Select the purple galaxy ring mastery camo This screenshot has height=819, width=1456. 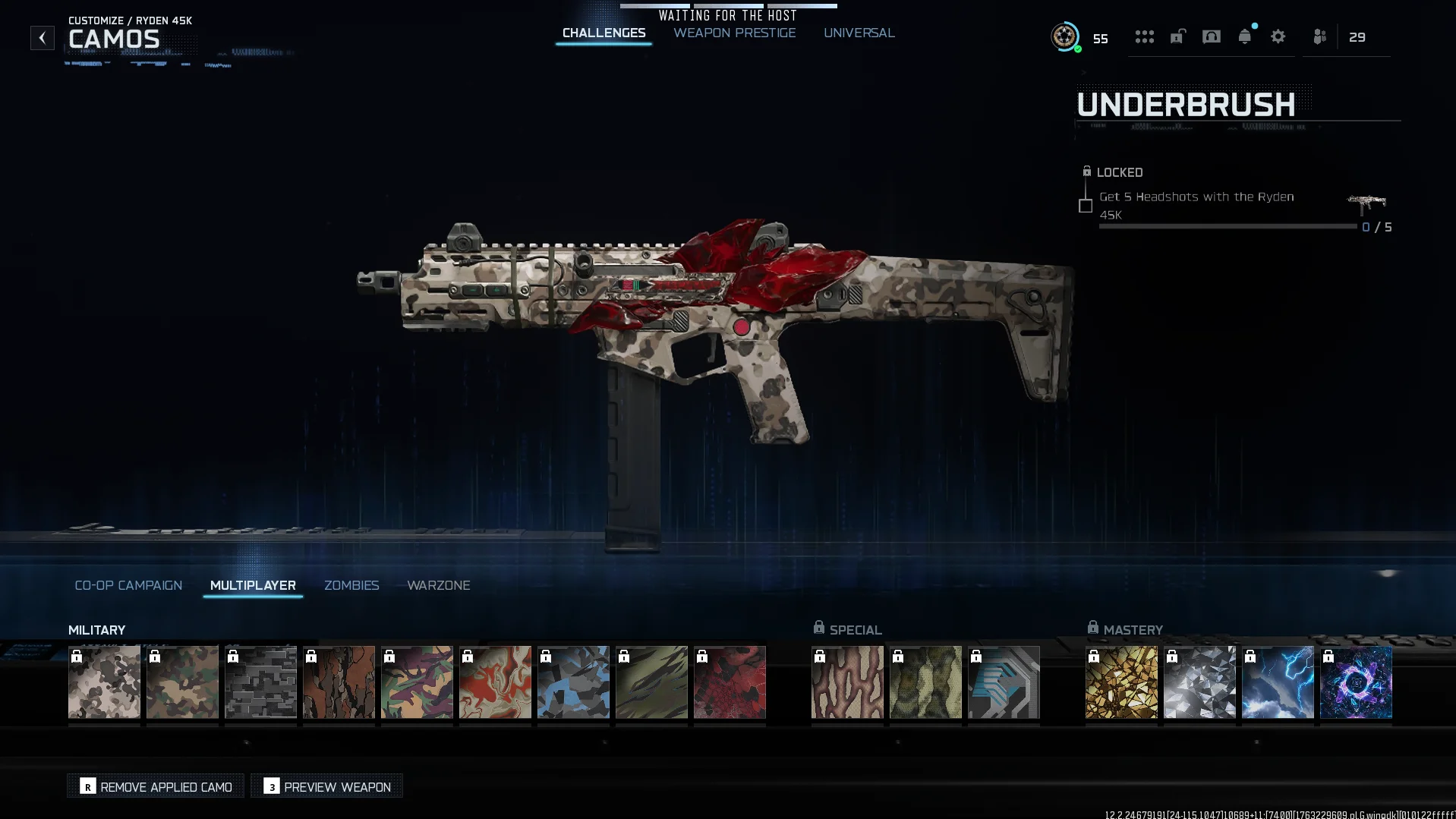[1356, 682]
